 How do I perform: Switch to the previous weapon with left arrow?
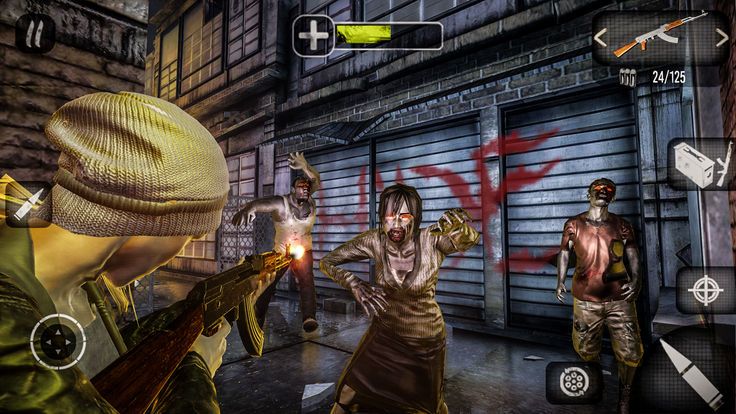tap(601, 38)
